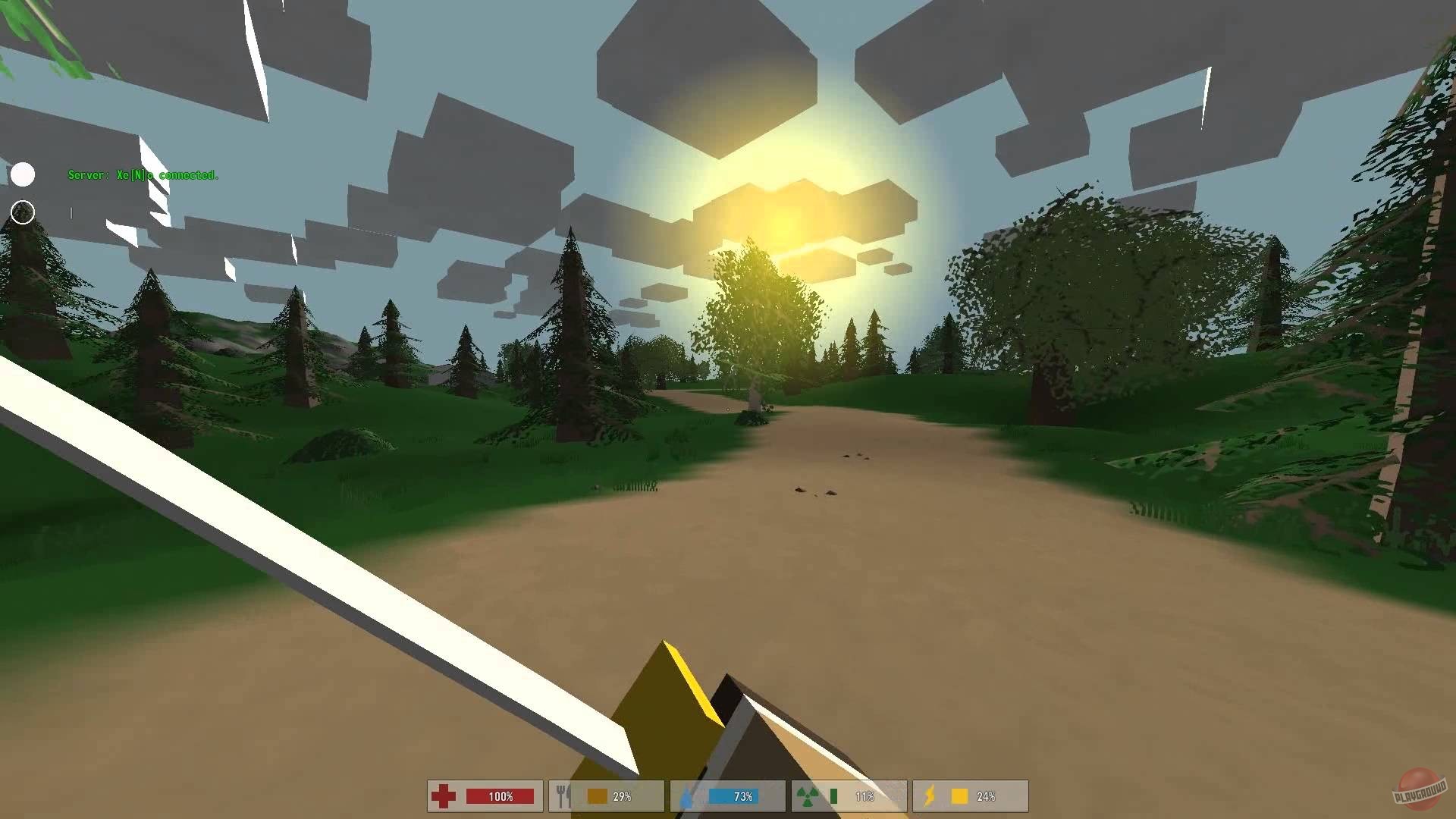Select the fork and knife hunger icon

point(561,796)
